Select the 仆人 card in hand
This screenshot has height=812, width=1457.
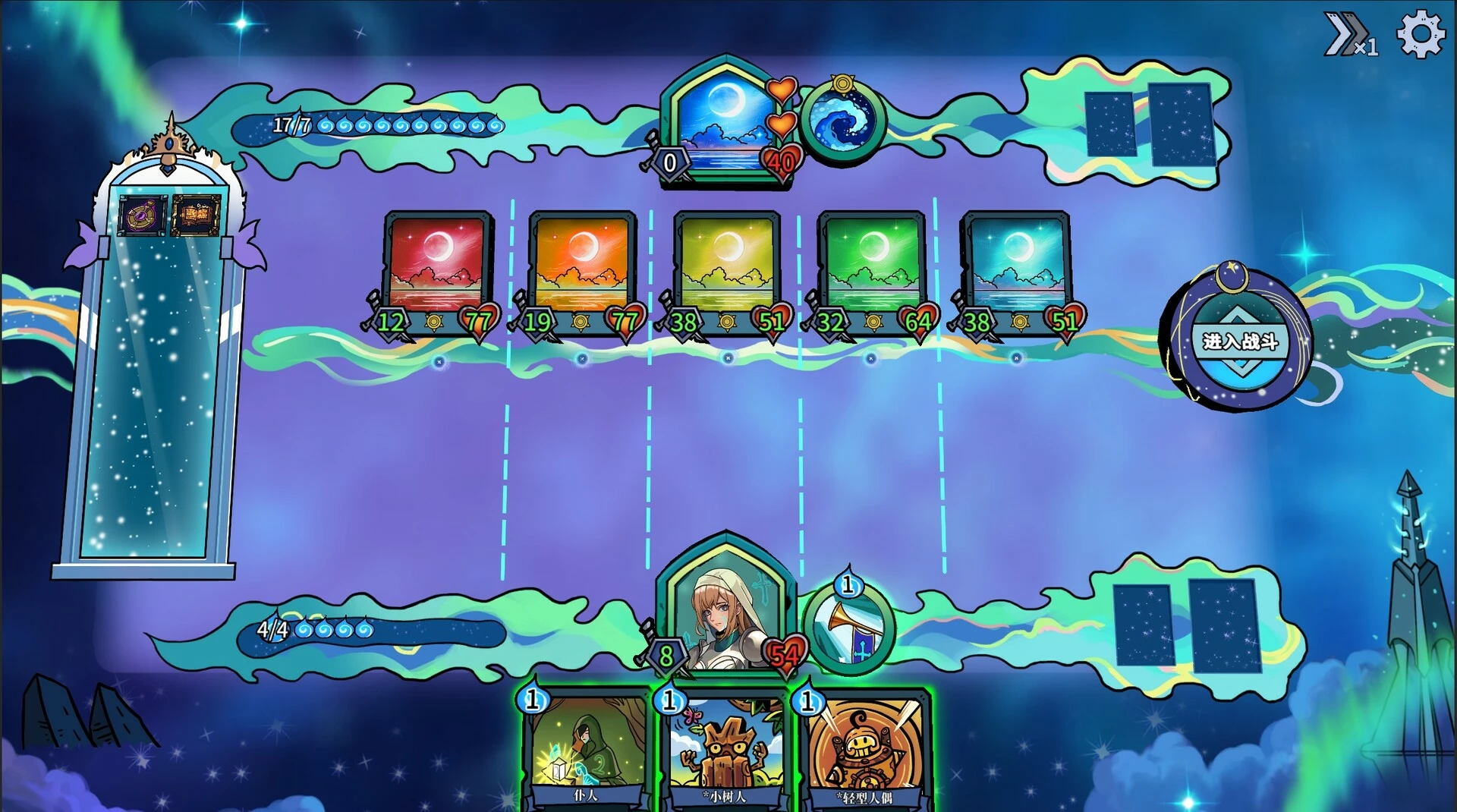coord(586,747)
